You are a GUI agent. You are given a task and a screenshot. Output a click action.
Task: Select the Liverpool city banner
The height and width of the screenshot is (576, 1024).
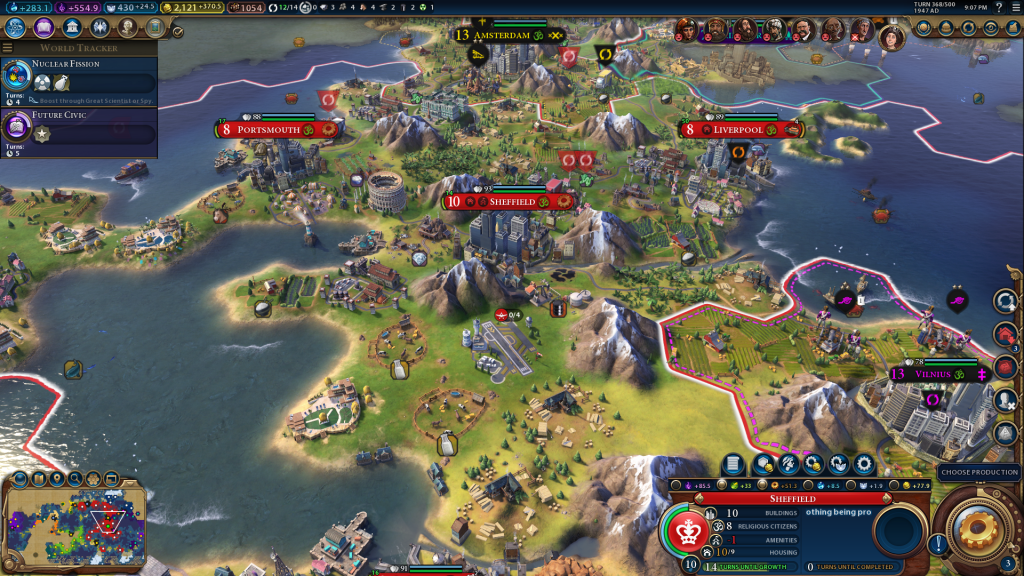coord(739,130)
